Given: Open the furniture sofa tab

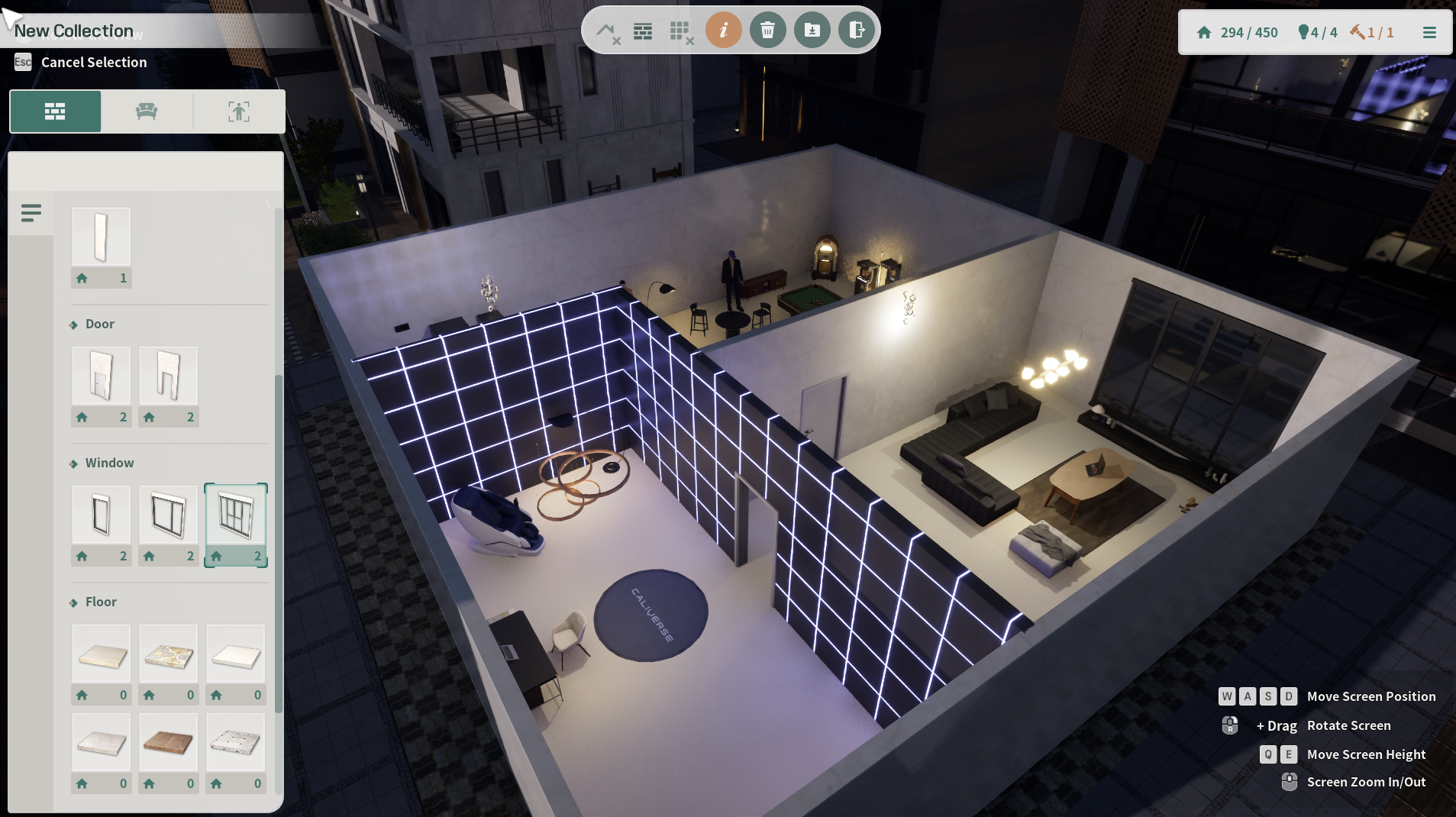Looking at the screenshot, I should pyautogui.click(x=147, y=111).
